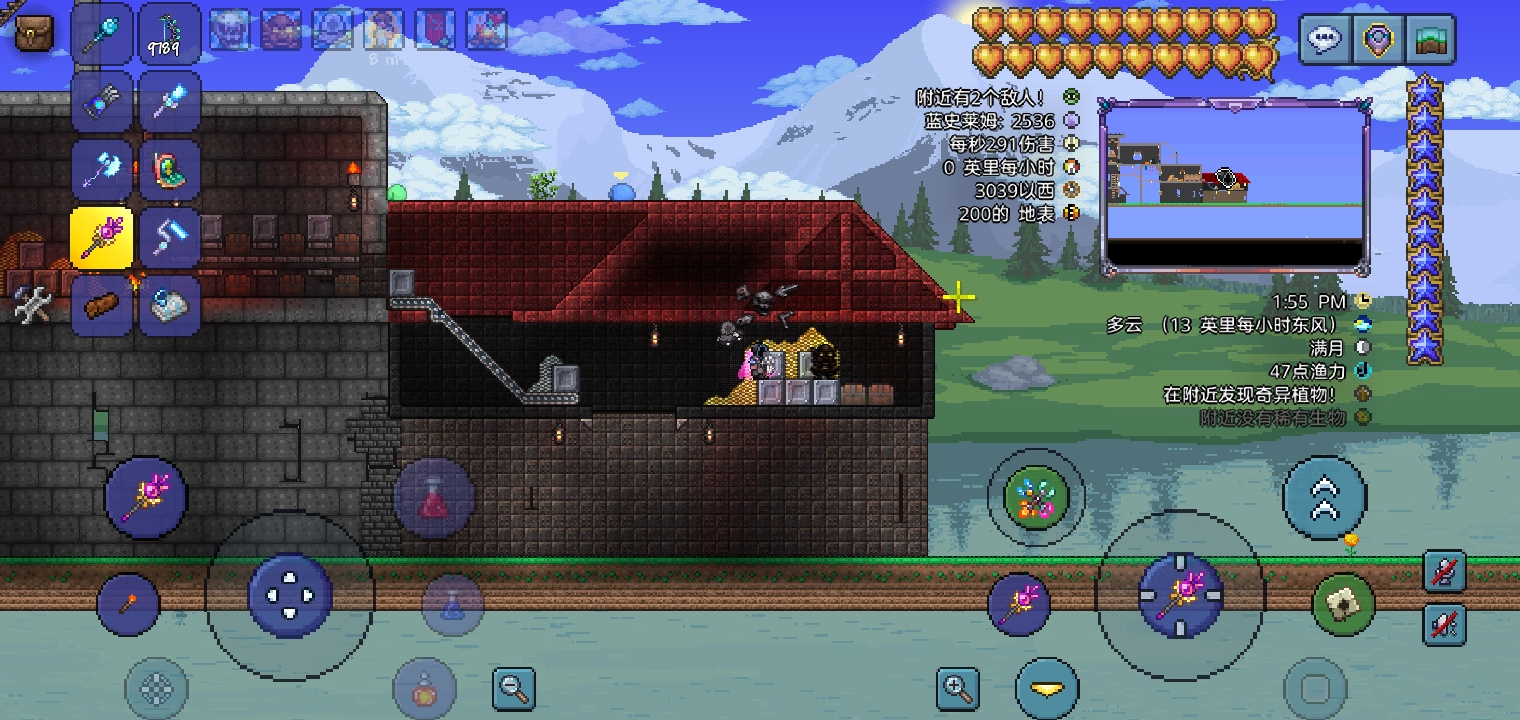Image resolution: width=1520 pixels, height=720 pixels.
Task: Use the orange buff potion quick button
Action: [425, 688]
